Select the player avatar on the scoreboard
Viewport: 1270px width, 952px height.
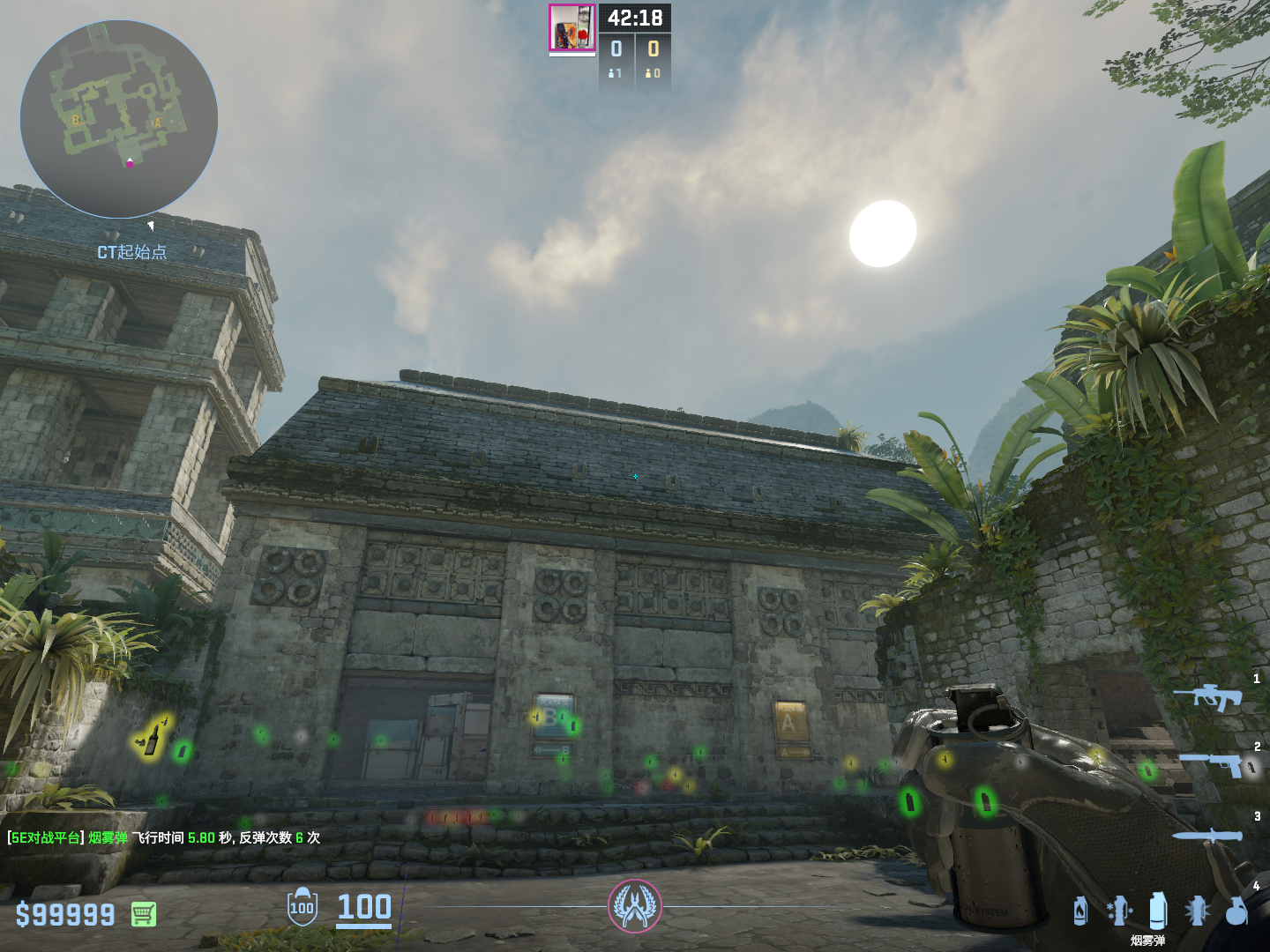point(572,28)
